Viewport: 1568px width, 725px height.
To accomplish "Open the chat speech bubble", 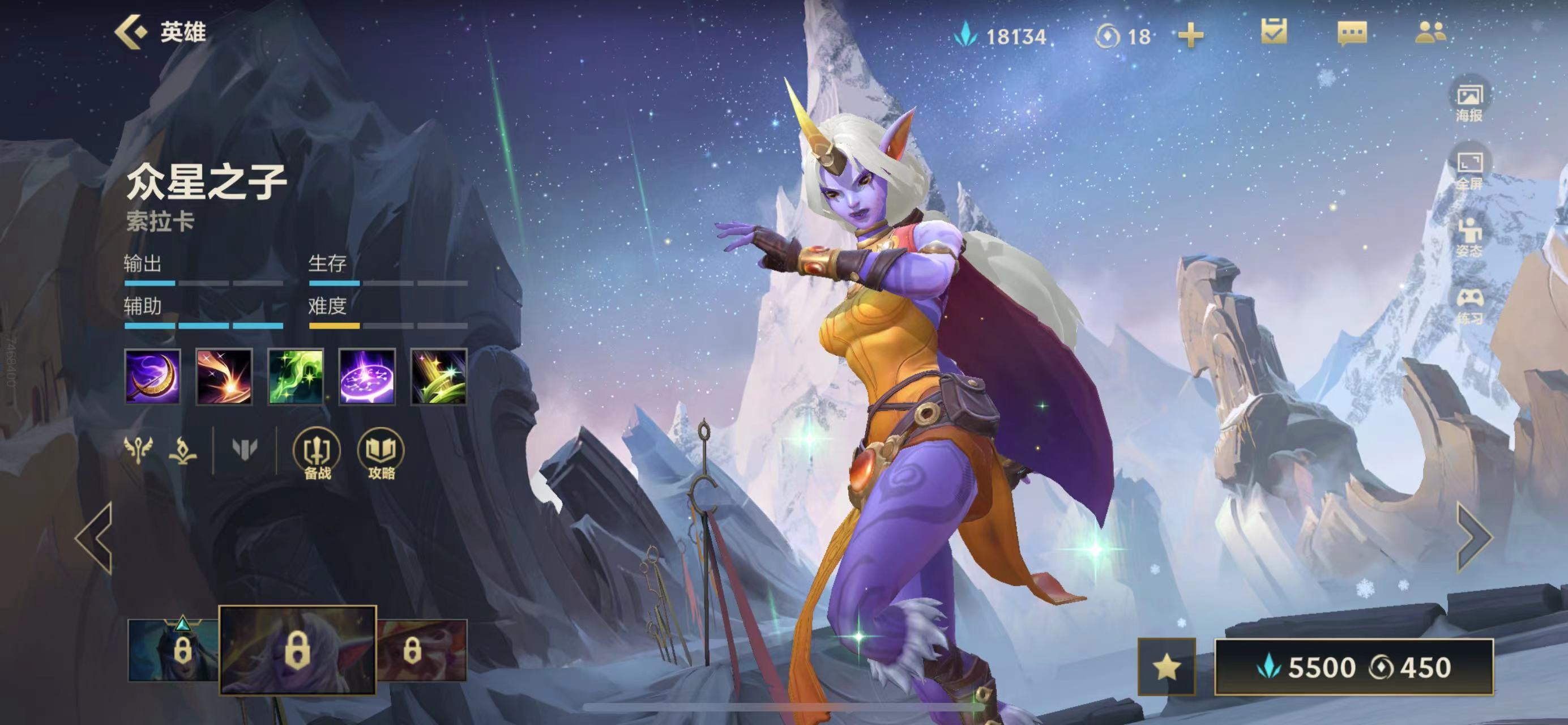I will (1352, 33).
